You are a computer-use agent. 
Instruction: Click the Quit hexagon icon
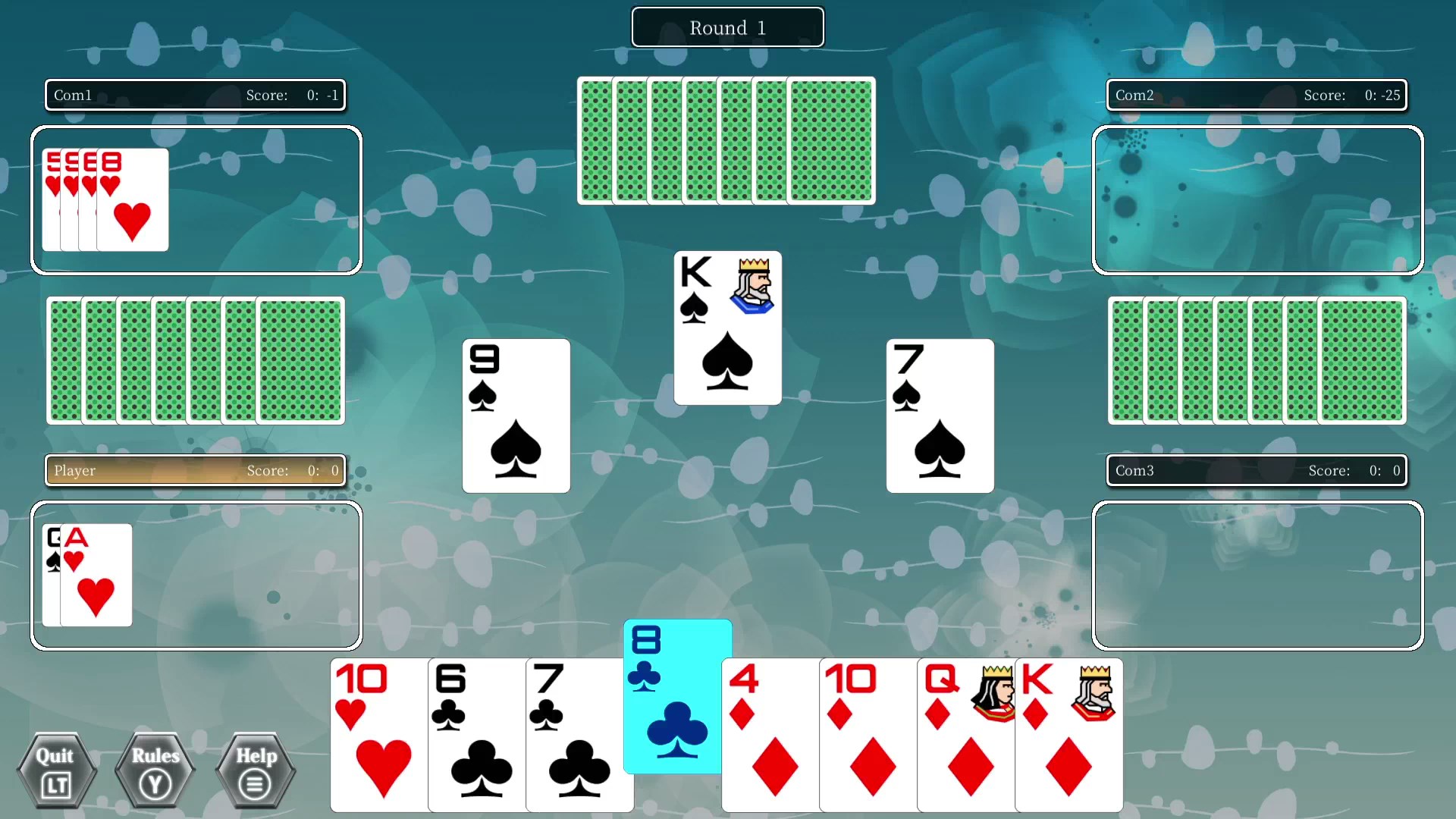coord(57,770)
